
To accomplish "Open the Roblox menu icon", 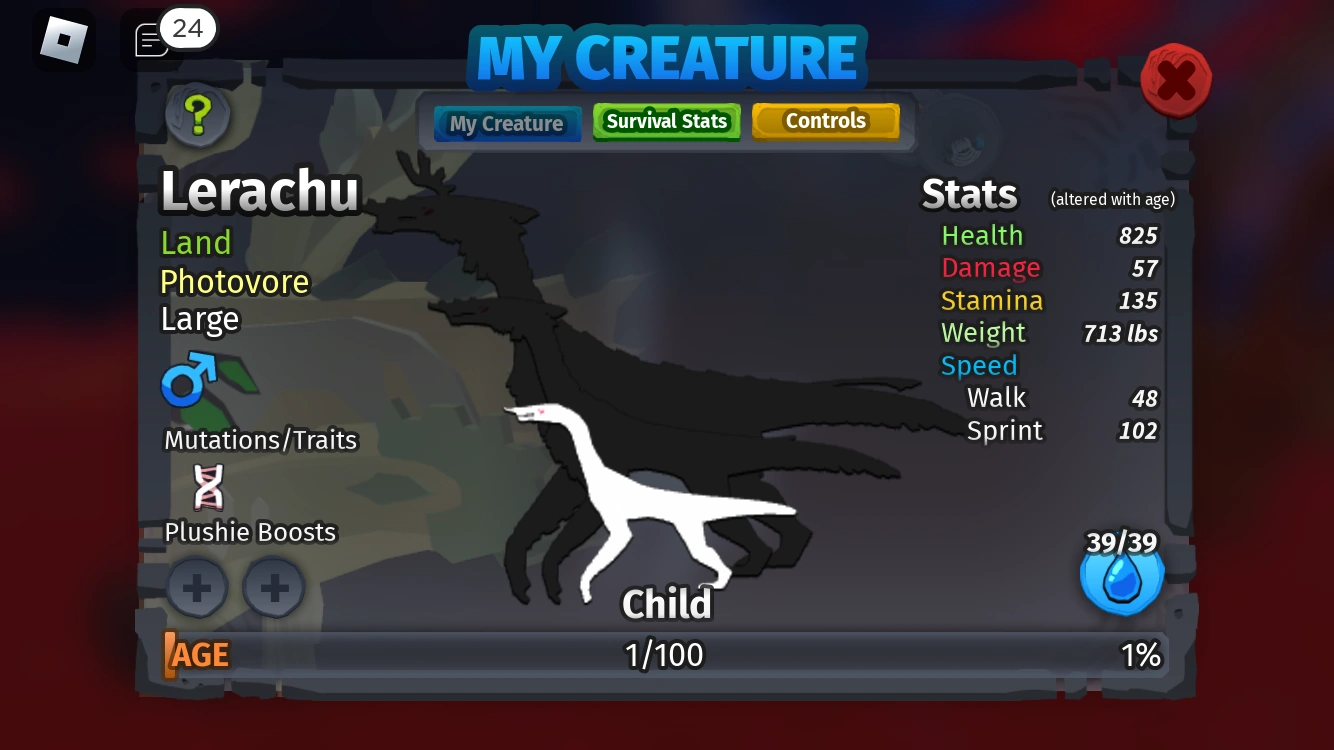I will (64, 39).
